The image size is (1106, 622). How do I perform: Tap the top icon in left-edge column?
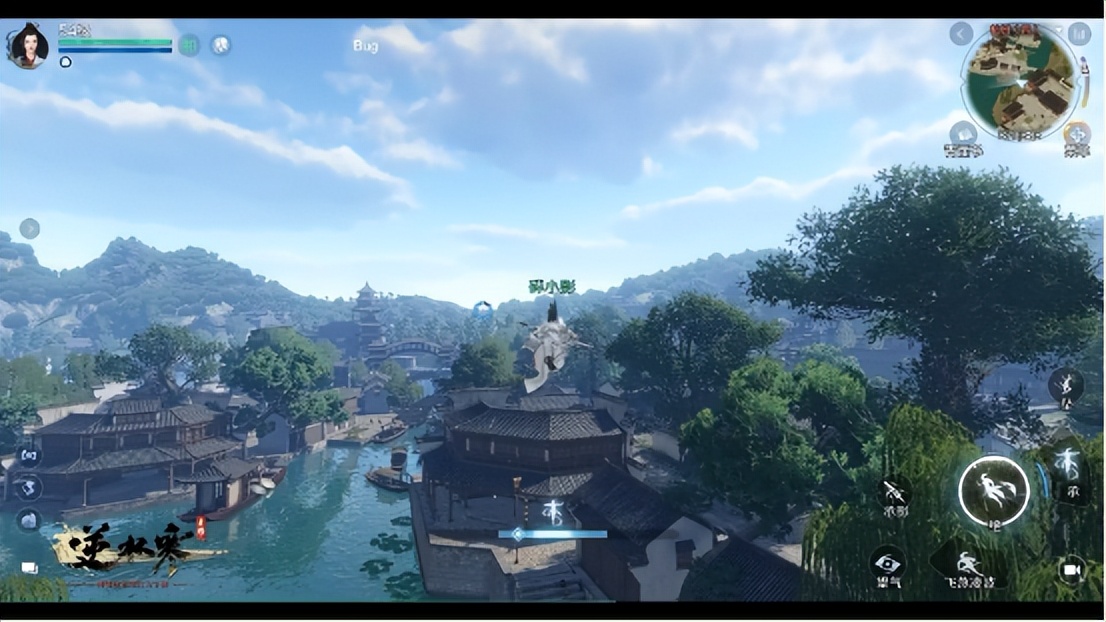point(29,455)
